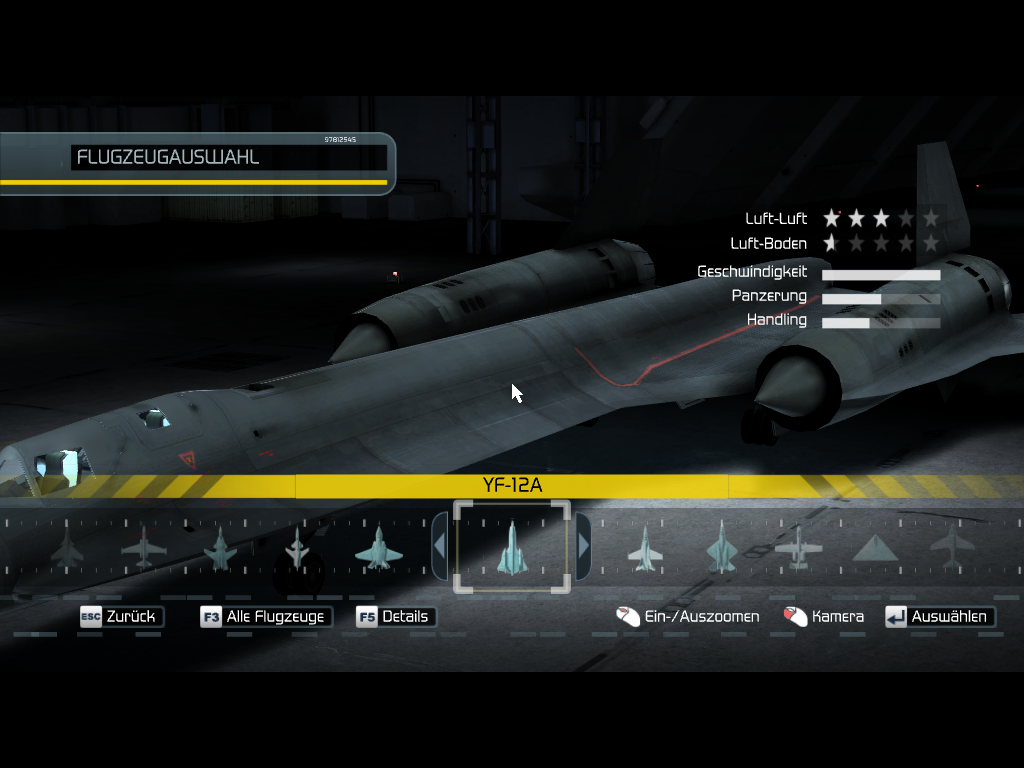Select the highlighted YF-12A thumbnail
This screenshot has width=1024, height=768.
tap(512, 547)
